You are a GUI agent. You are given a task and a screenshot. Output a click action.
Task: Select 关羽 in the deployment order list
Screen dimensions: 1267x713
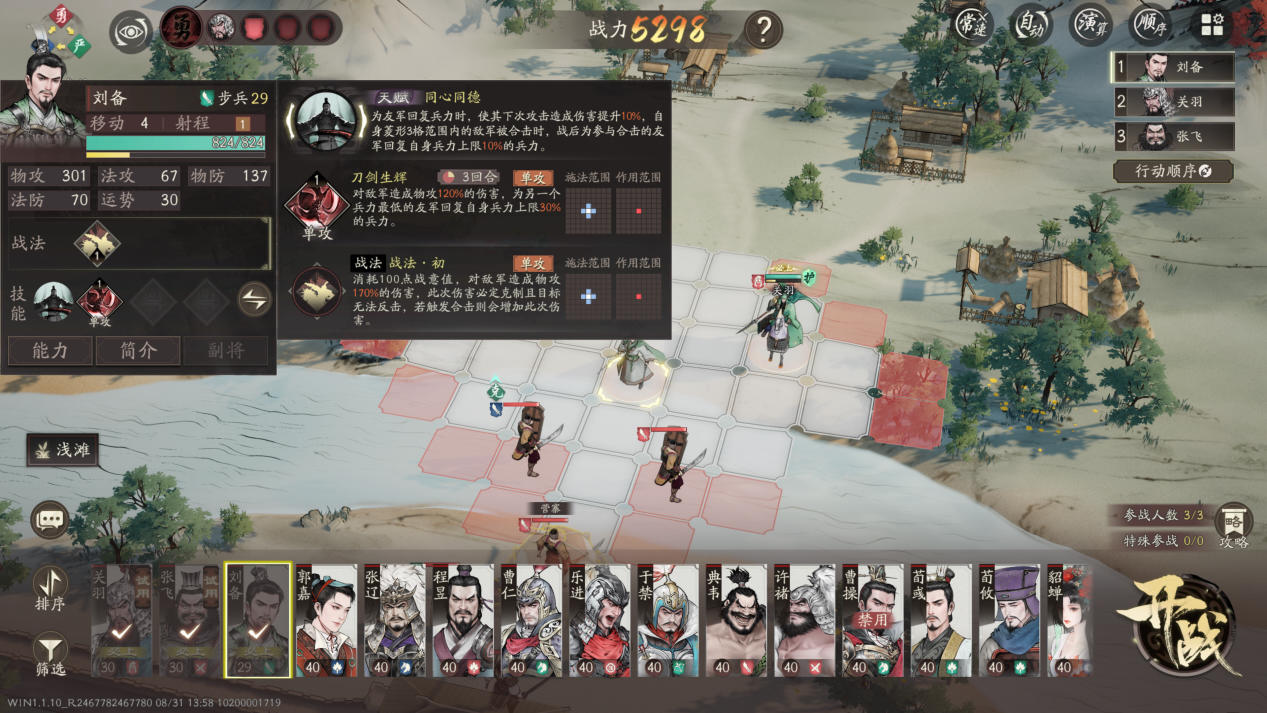click(1174, 102)
